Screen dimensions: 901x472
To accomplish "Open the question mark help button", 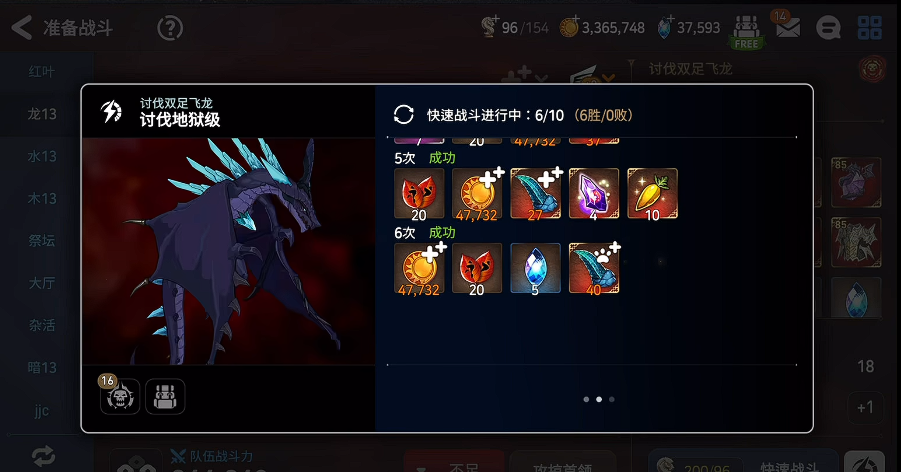I will point(170,28).
